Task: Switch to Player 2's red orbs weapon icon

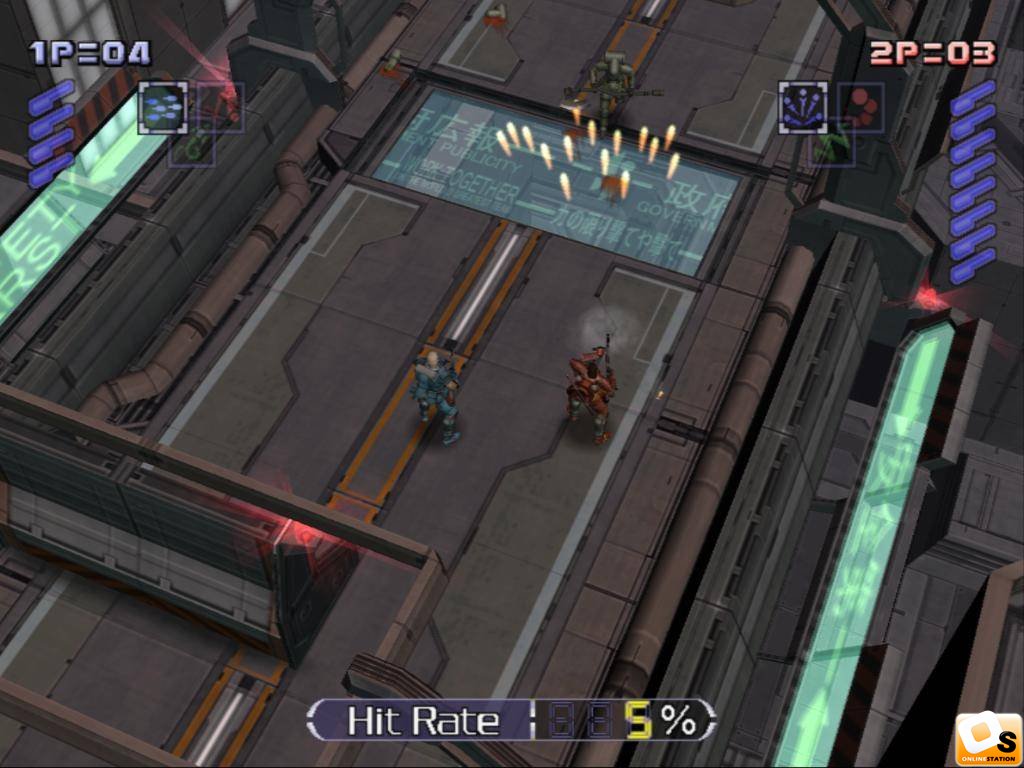Action: pyautogui.click(x=859, y=106)
